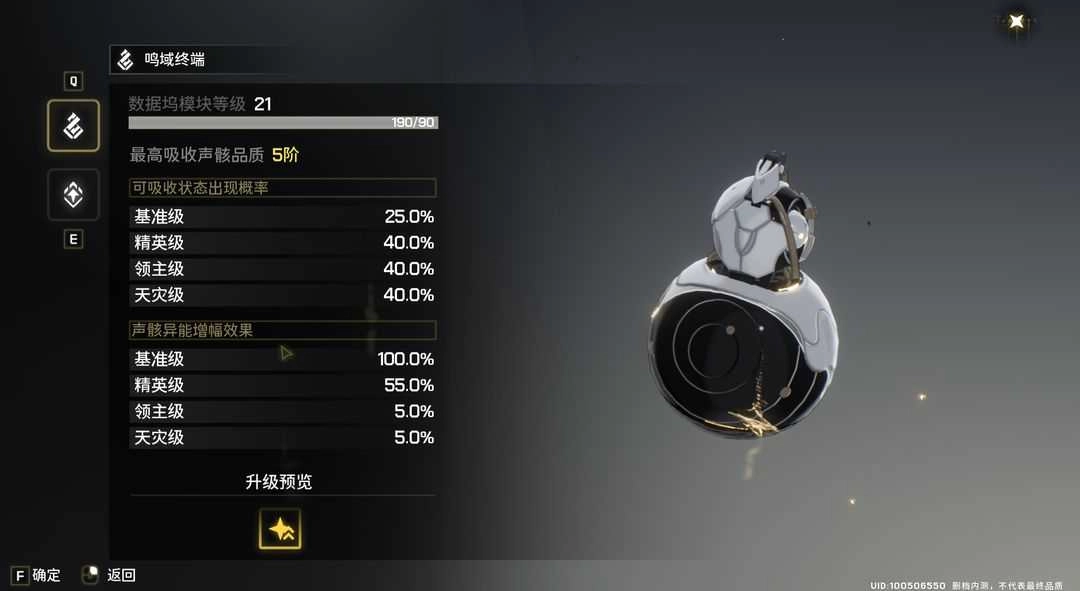Viewport: 1080px width, 591px height.
Task: Click the glowing star icon in the corner
Action: tap(1017, 21)
